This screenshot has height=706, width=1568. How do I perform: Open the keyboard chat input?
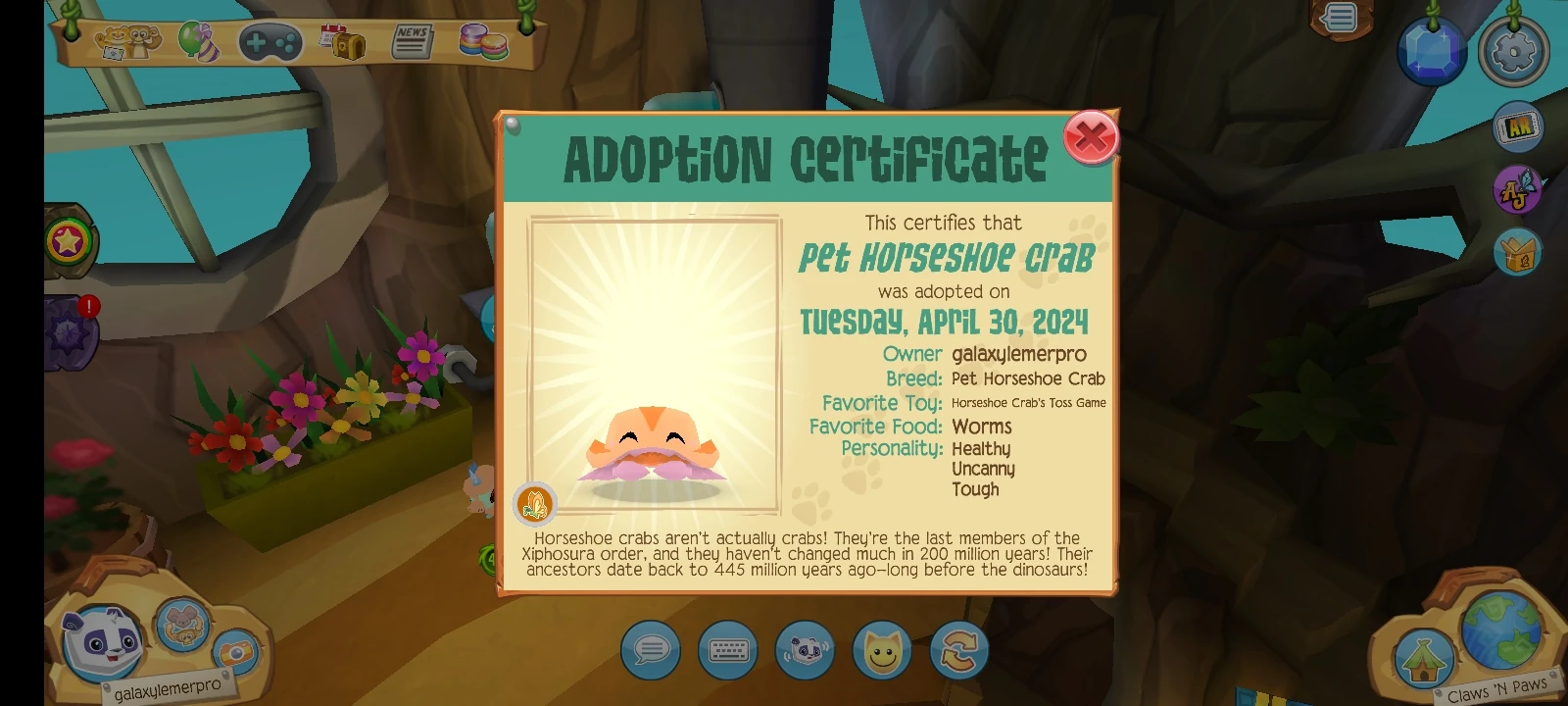point(727,650)
